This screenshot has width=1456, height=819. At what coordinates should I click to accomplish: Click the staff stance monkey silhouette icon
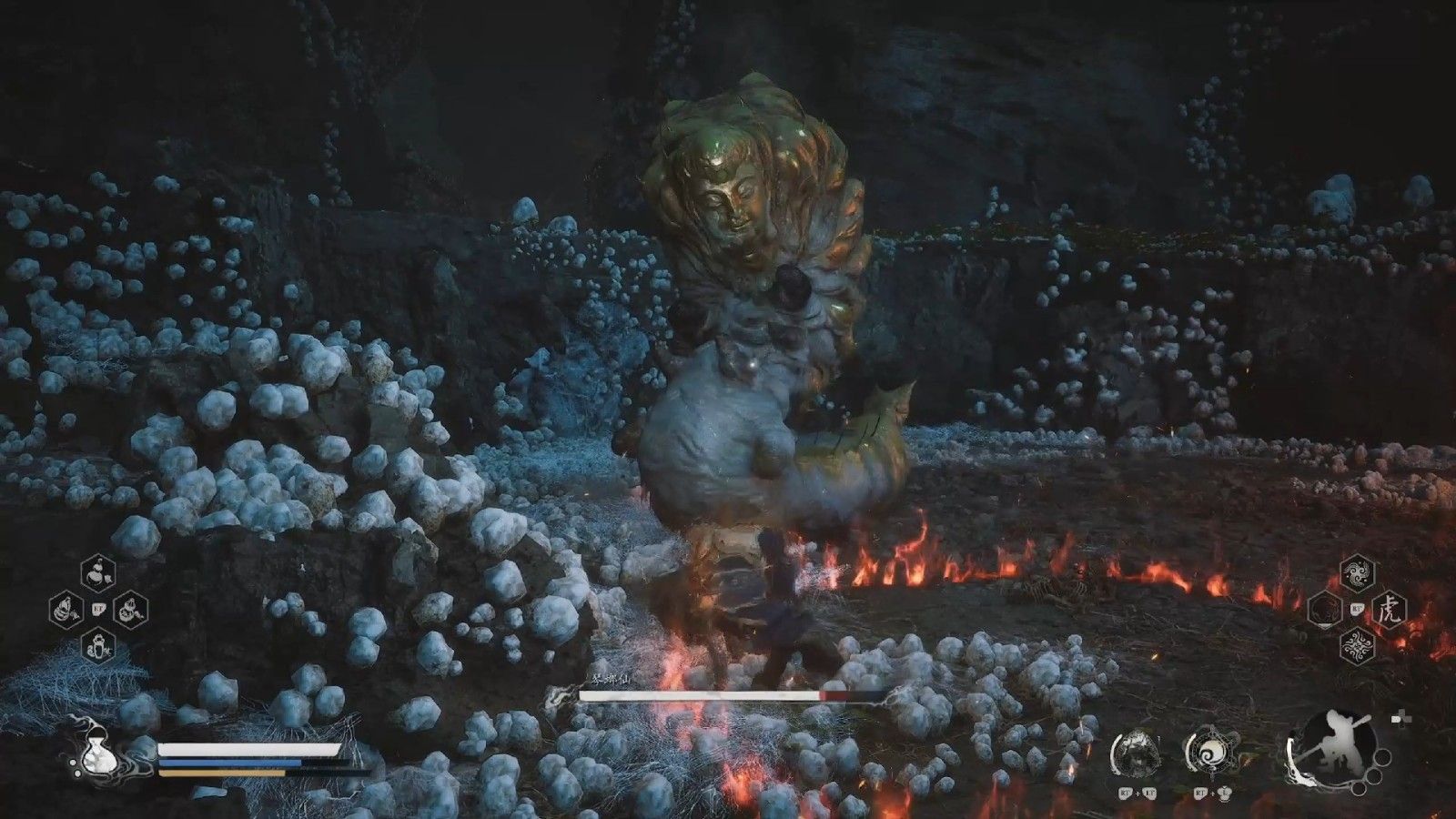click(1332, 748)
